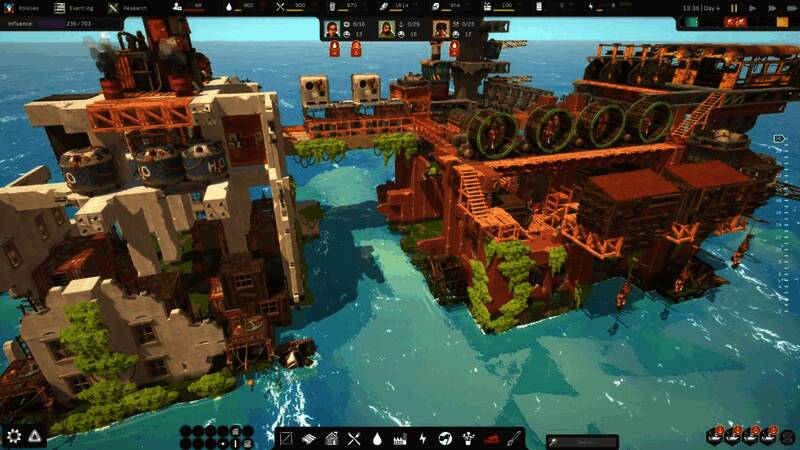Image resolution: width=800 pixels, height=450 pixels.
Task: Open the gear settings menu
Action: 14,436
